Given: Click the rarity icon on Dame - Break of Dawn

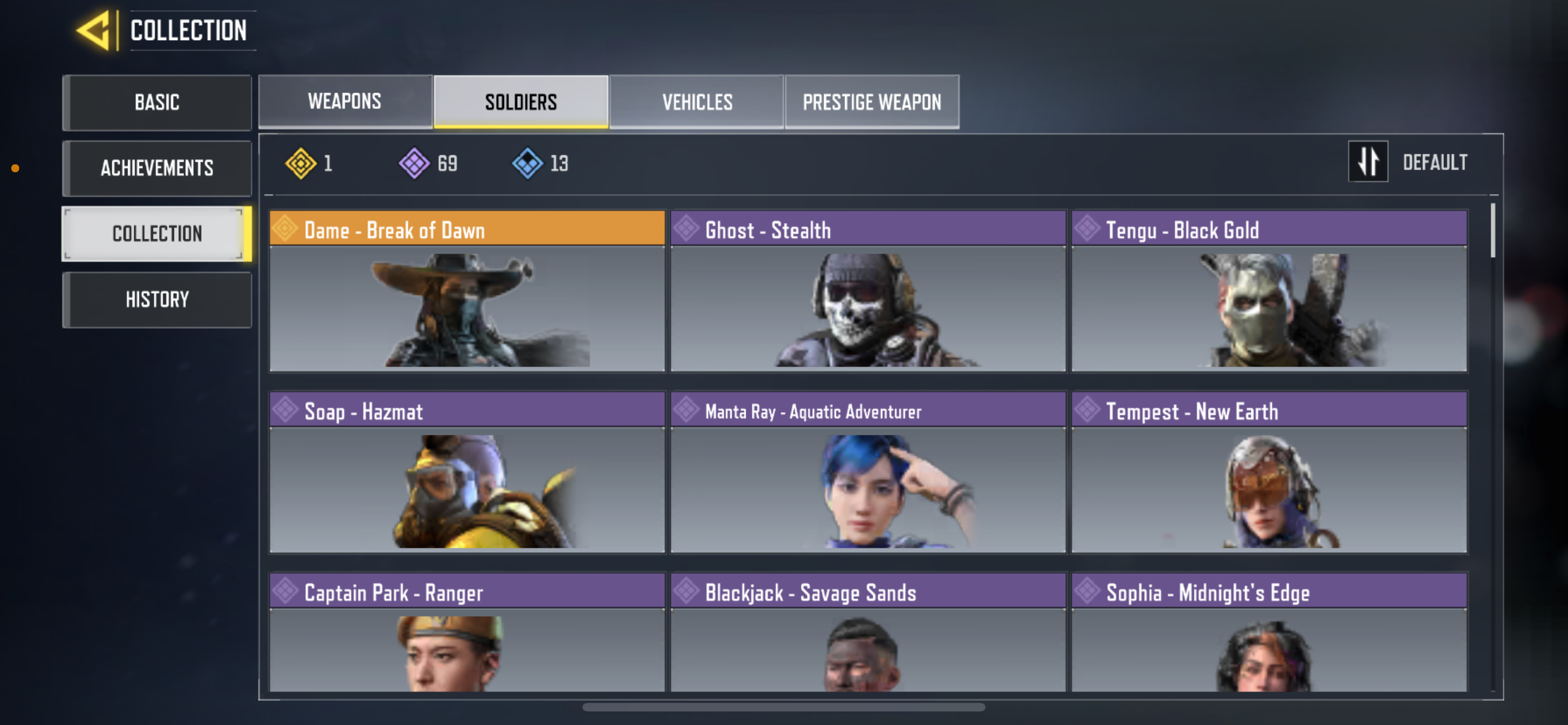Looking at the screenshot, I should pyautogui.click(x=287, y=229).
